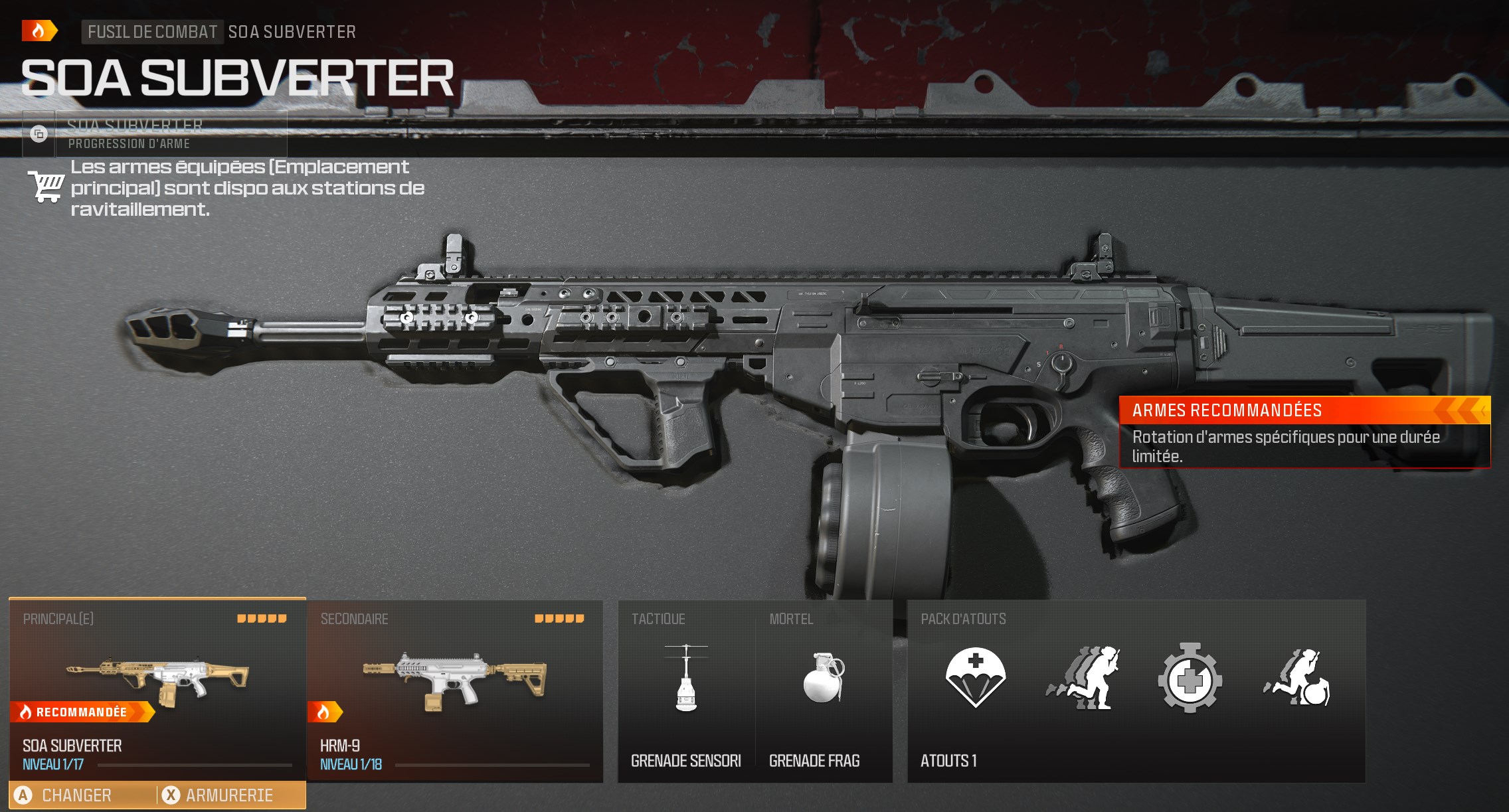This screenshot has height=812, width=1509.
Task: Select the sprinting soldier perk icon
Action: click(x=1084, y=679)
